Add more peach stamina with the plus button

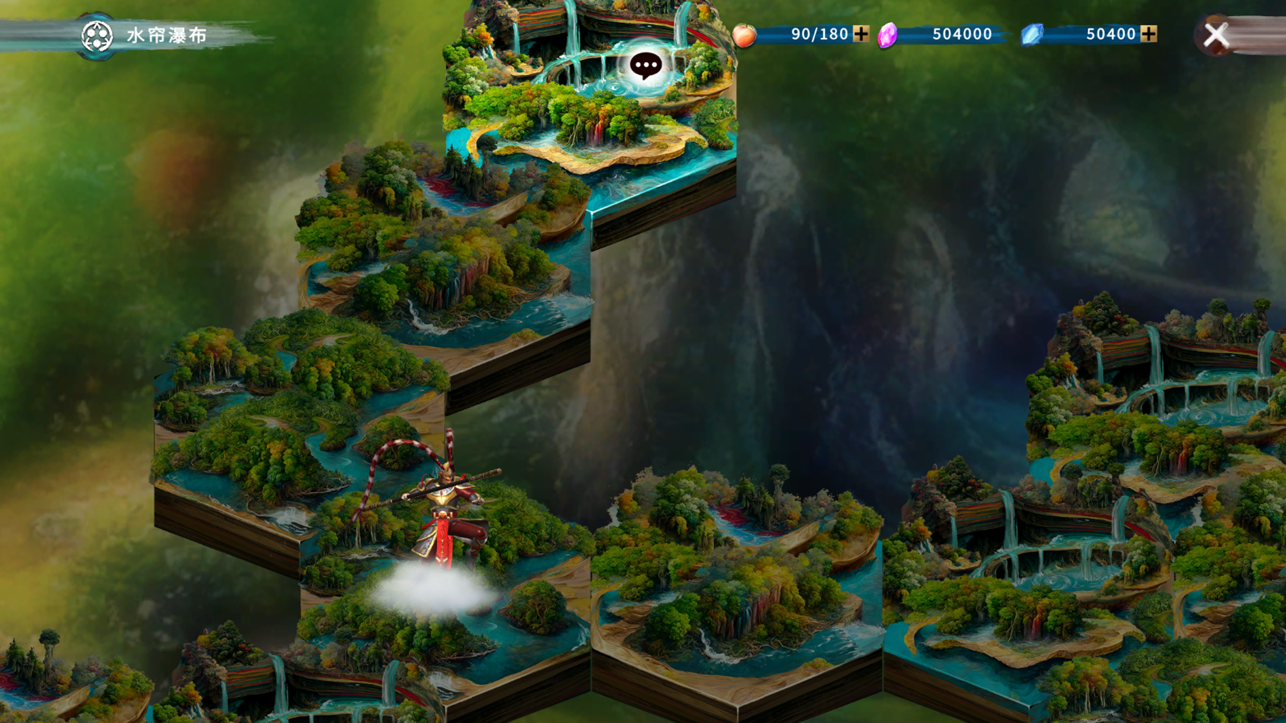point(860,34)
